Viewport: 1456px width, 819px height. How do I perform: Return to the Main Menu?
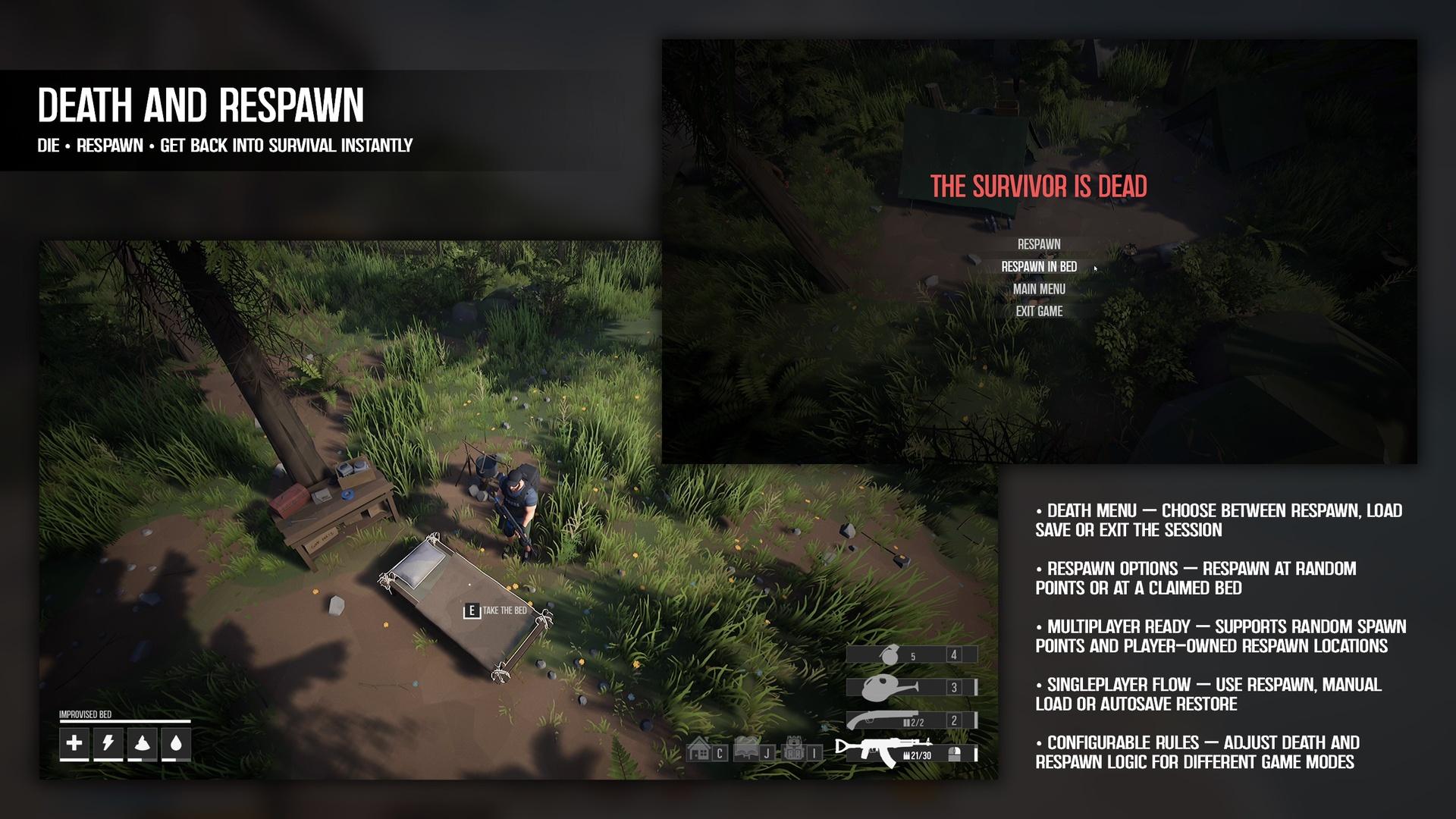point(1039,289)
